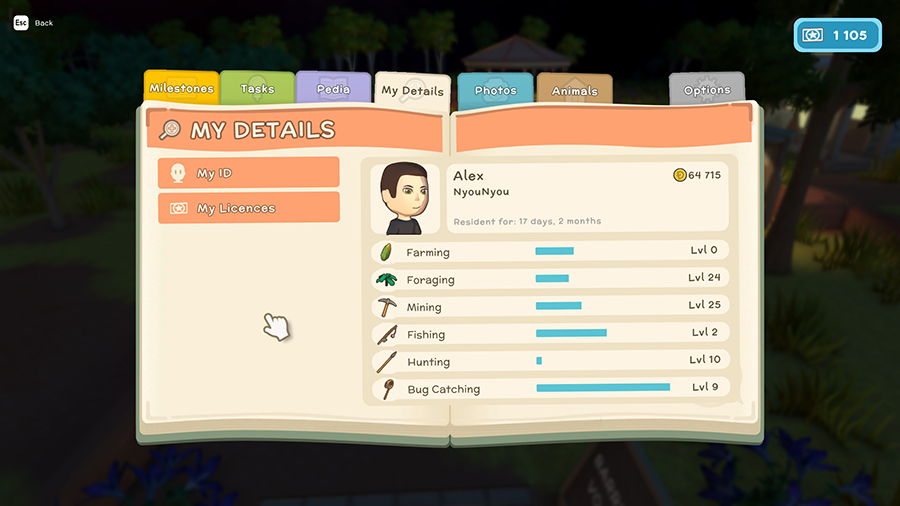Switch to the Milestones tab
900x506 pixels.
181,88
